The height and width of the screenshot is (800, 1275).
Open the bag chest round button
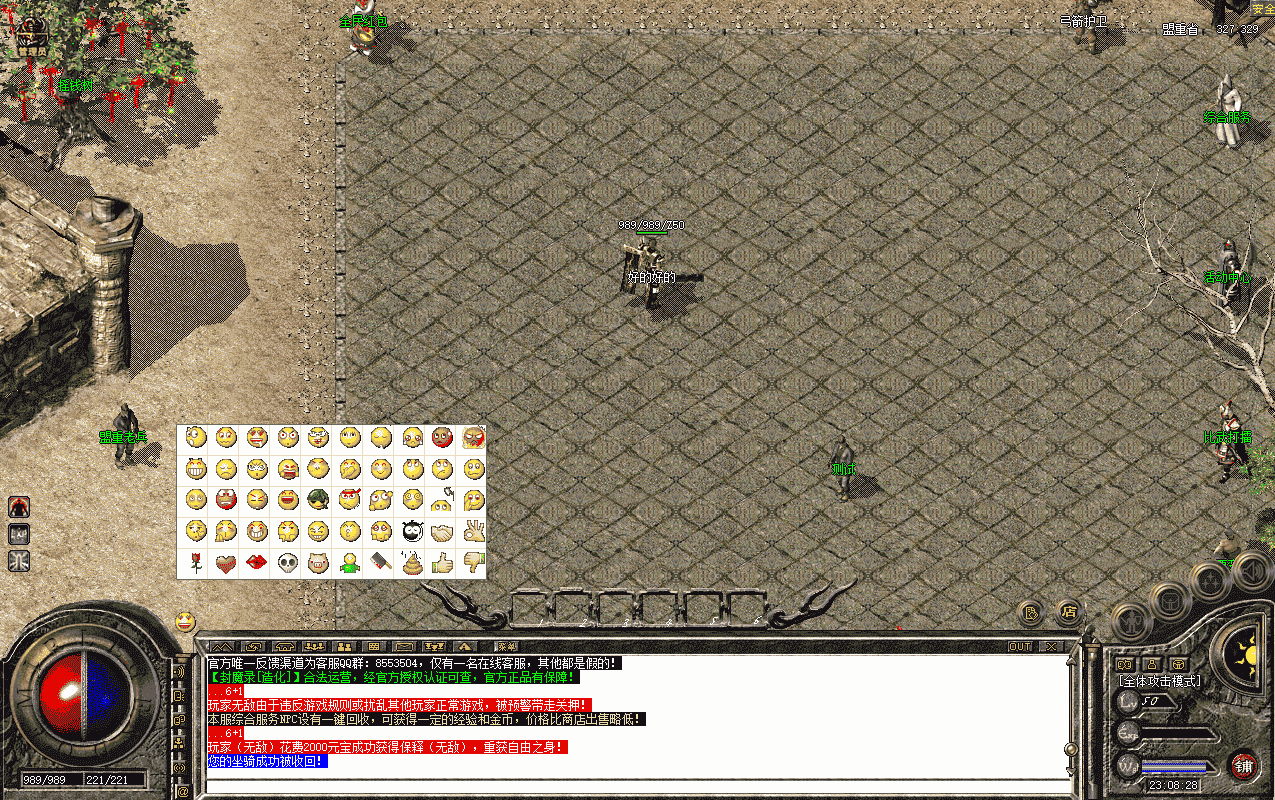point(1171,601)
